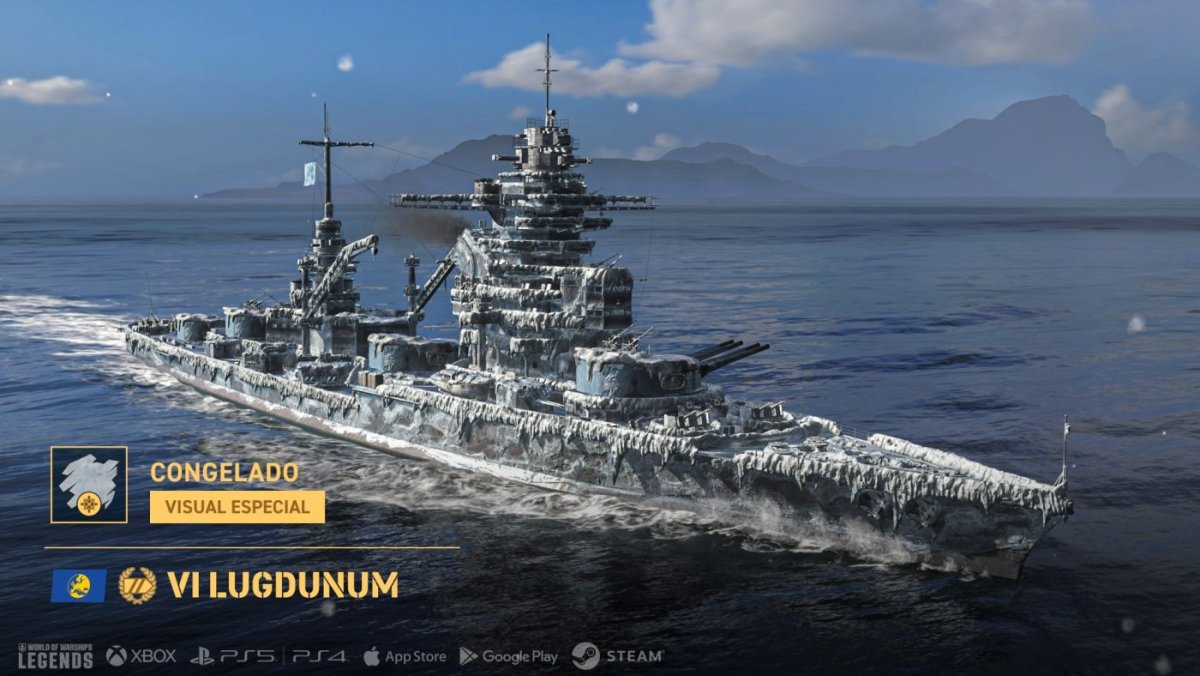1200x676 pixels.
Task: Select the Congelado skin icon
Action: (x=89, y=485)
